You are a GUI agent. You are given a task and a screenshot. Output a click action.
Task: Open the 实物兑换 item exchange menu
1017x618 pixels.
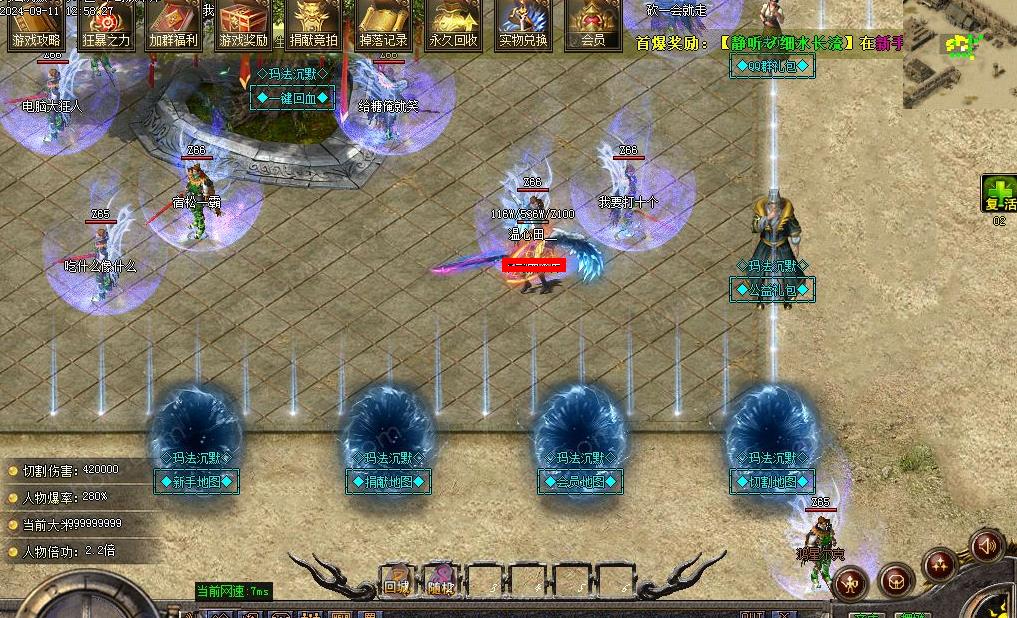[x=523, y=25]
